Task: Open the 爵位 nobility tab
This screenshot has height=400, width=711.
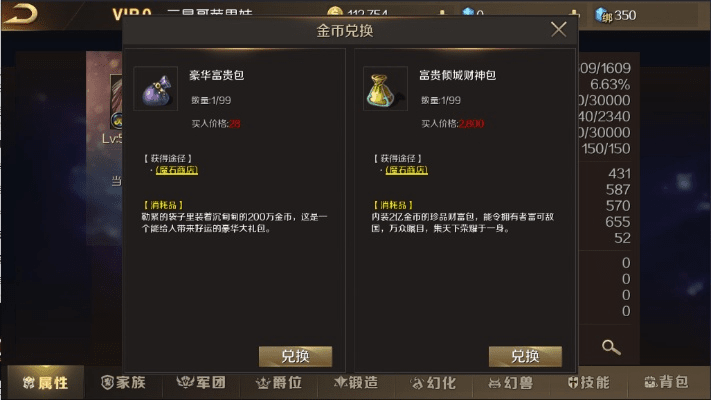Action: [x=279, y=382]
